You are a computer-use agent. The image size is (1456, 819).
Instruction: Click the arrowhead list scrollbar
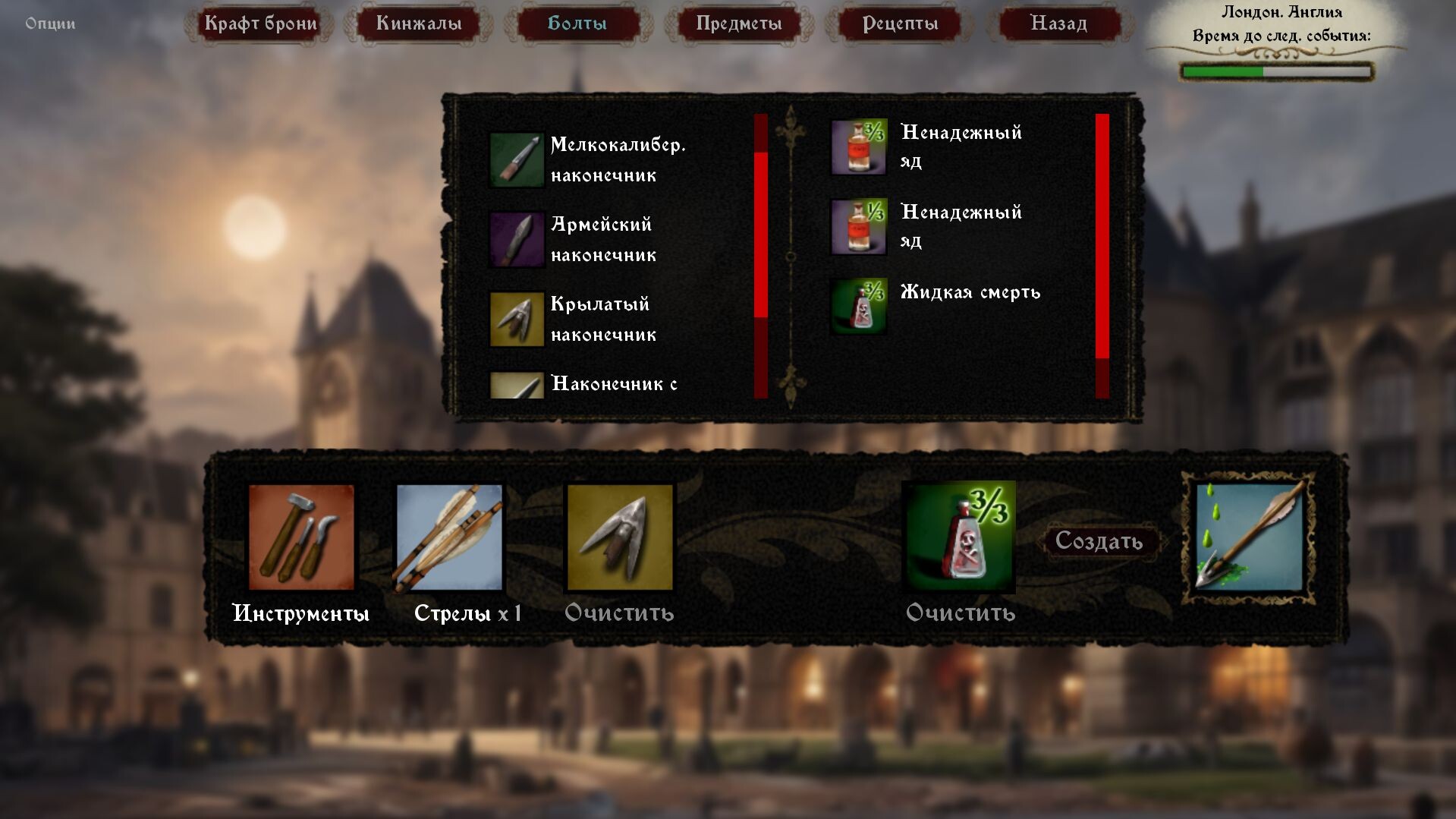coord(761,235)
